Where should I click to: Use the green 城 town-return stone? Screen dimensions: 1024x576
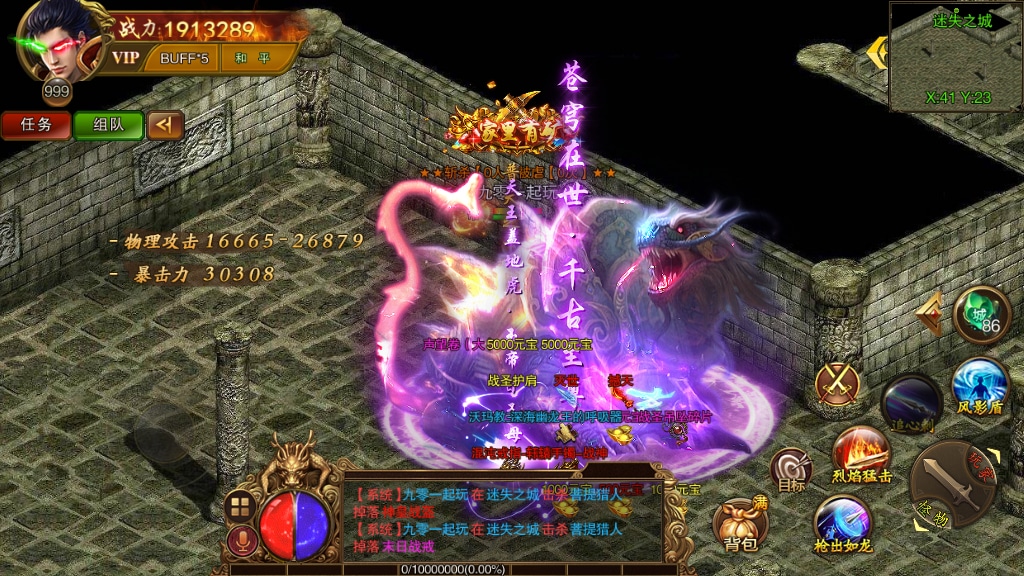point(981,315)
